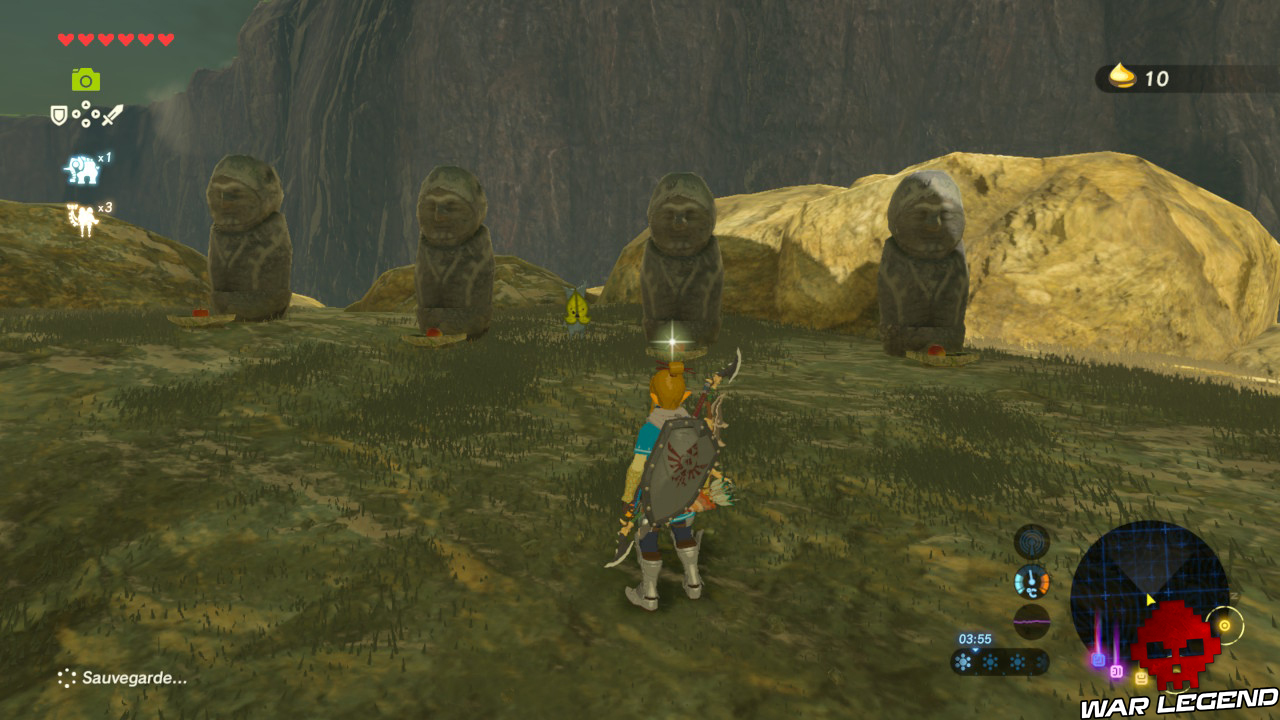1280x720 pixels.
Task: Open the D-pad weapon quick-select menu
Action: click(86, 114)
